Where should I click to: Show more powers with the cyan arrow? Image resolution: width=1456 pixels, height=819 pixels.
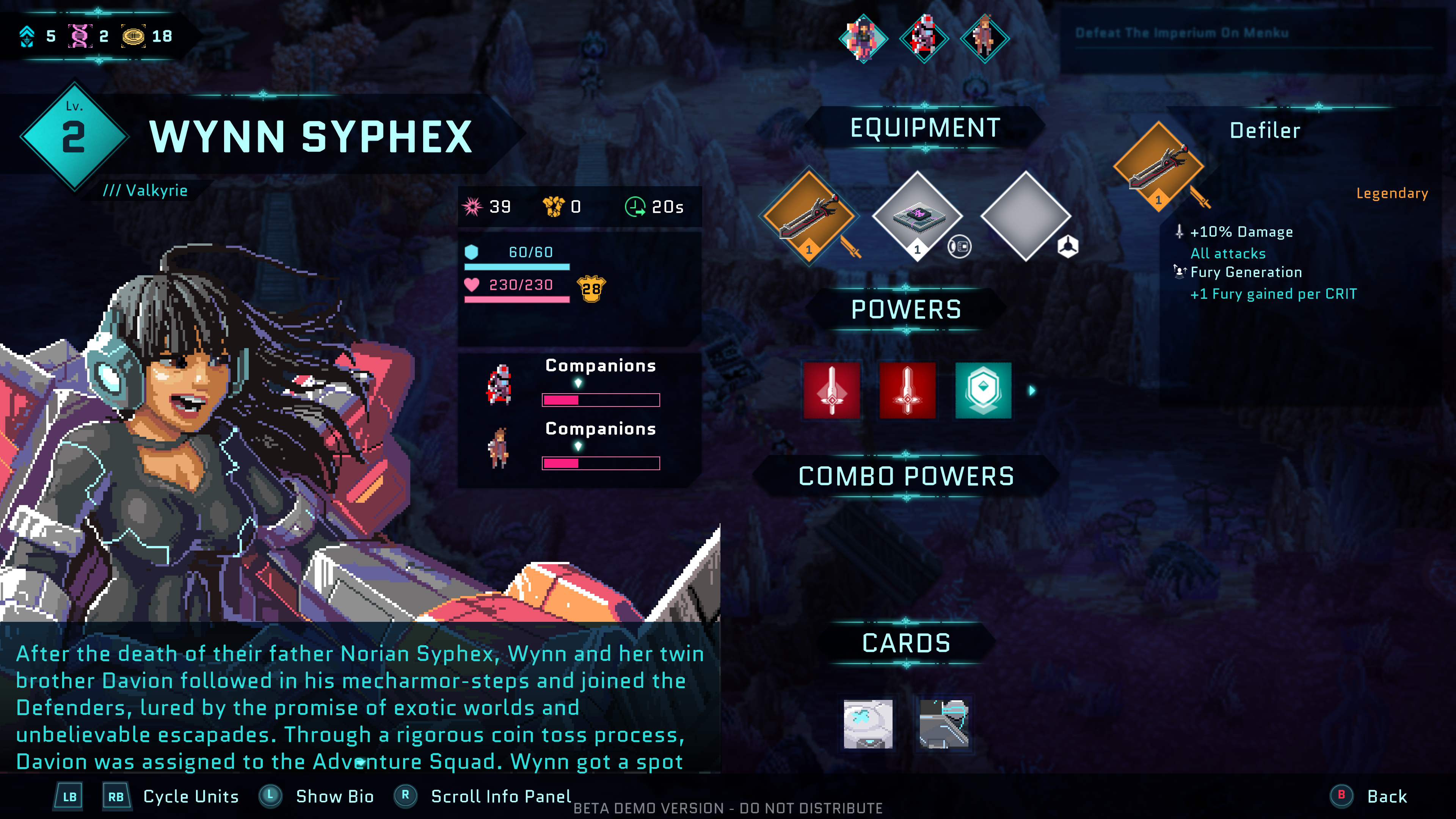pos(1032,391)
